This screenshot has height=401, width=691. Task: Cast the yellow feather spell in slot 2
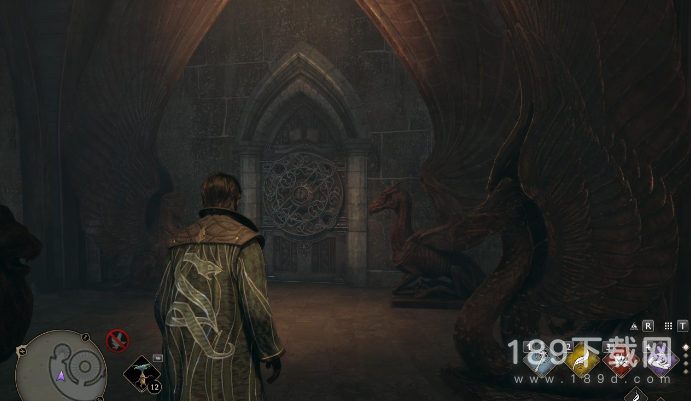tap(583, 361)
